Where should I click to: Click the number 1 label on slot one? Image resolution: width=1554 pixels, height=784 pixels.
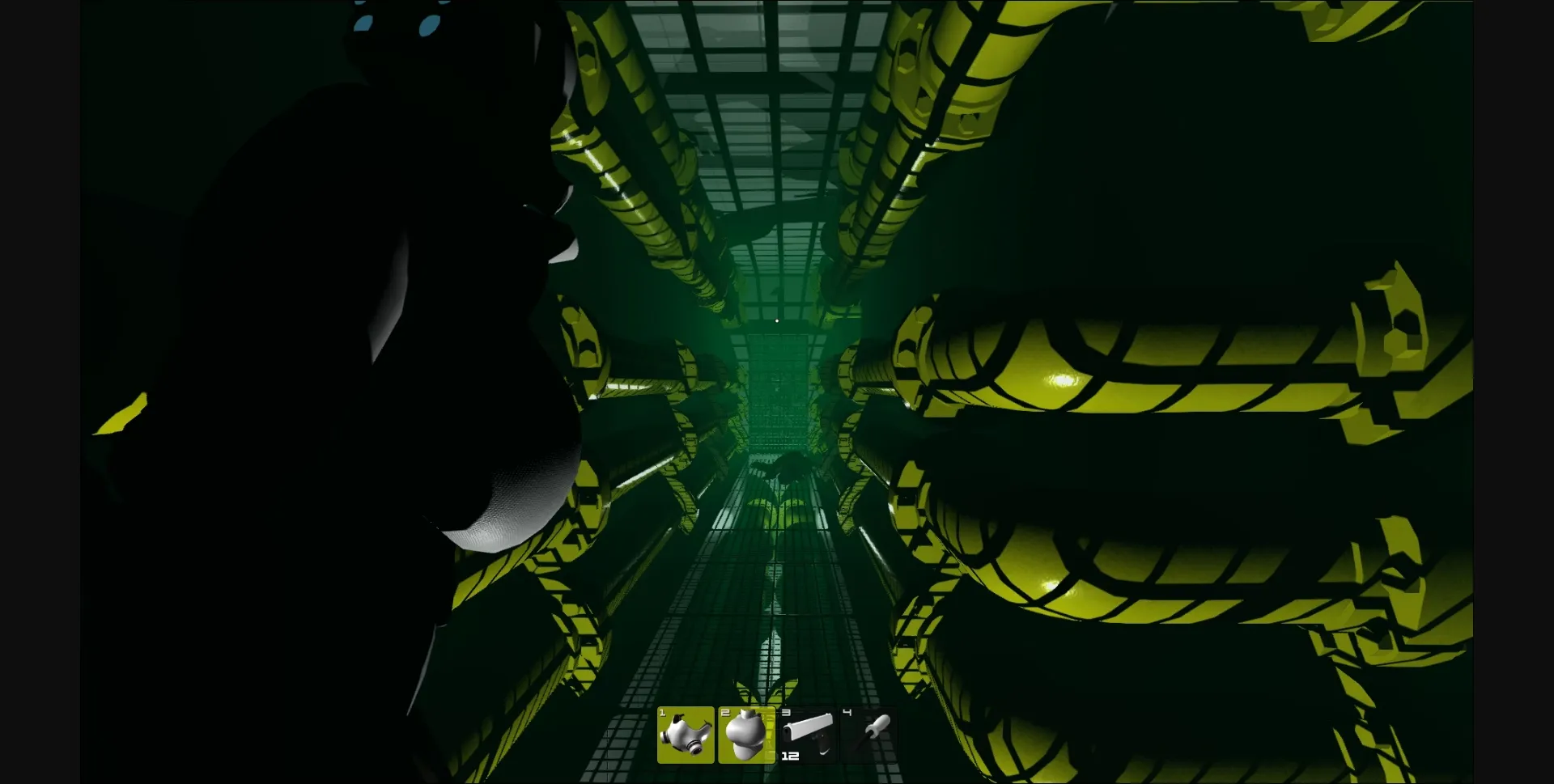[661, 714]
